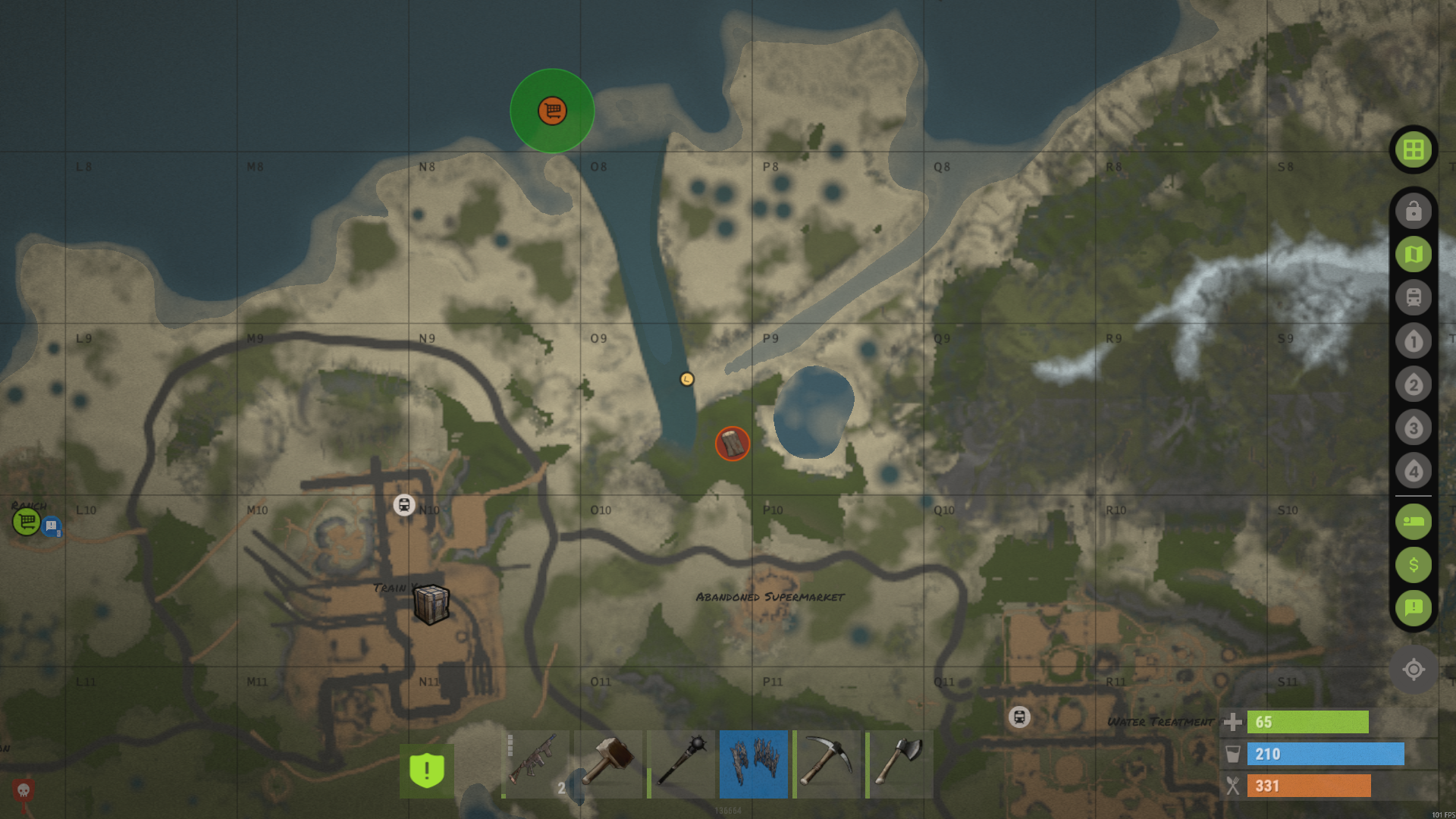
Task: Toggle the dollar sign button
Action: (x=1413, y=565)
